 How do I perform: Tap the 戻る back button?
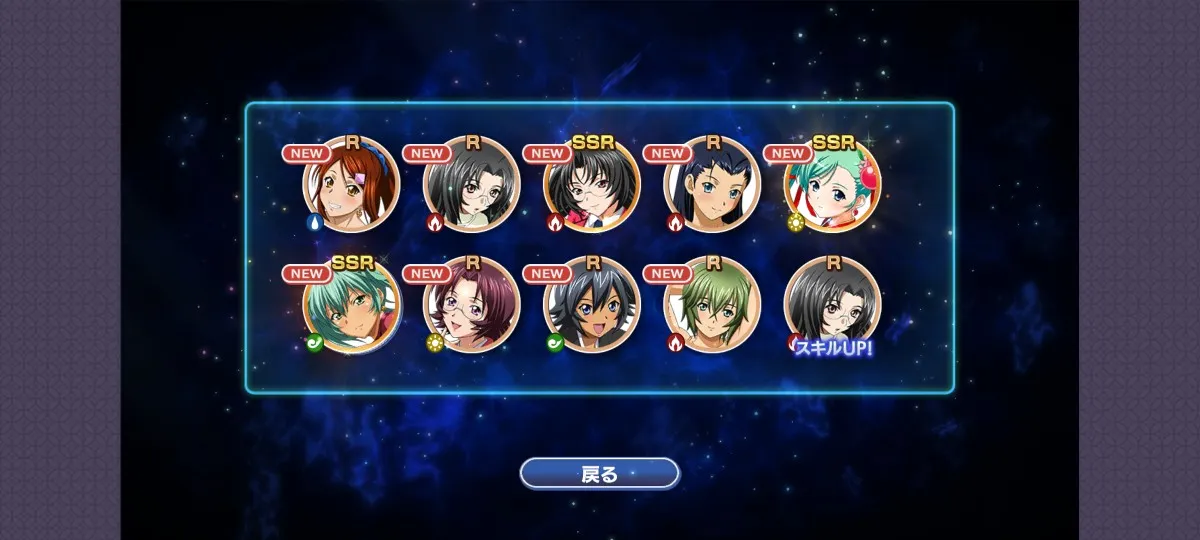[599, 473]
